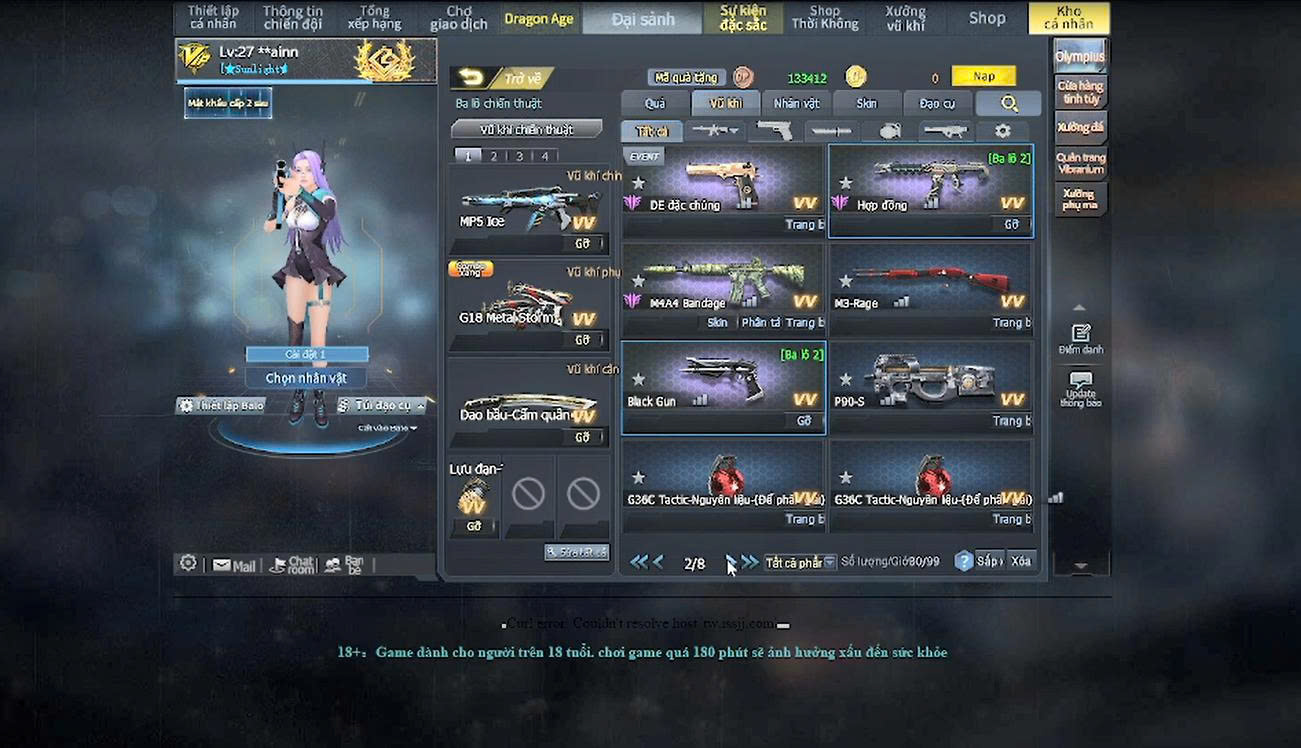Screen dimensions: 1301x748
Task: Open the Skin category tab
Action: pyautogui.click(x=866, y=103)
